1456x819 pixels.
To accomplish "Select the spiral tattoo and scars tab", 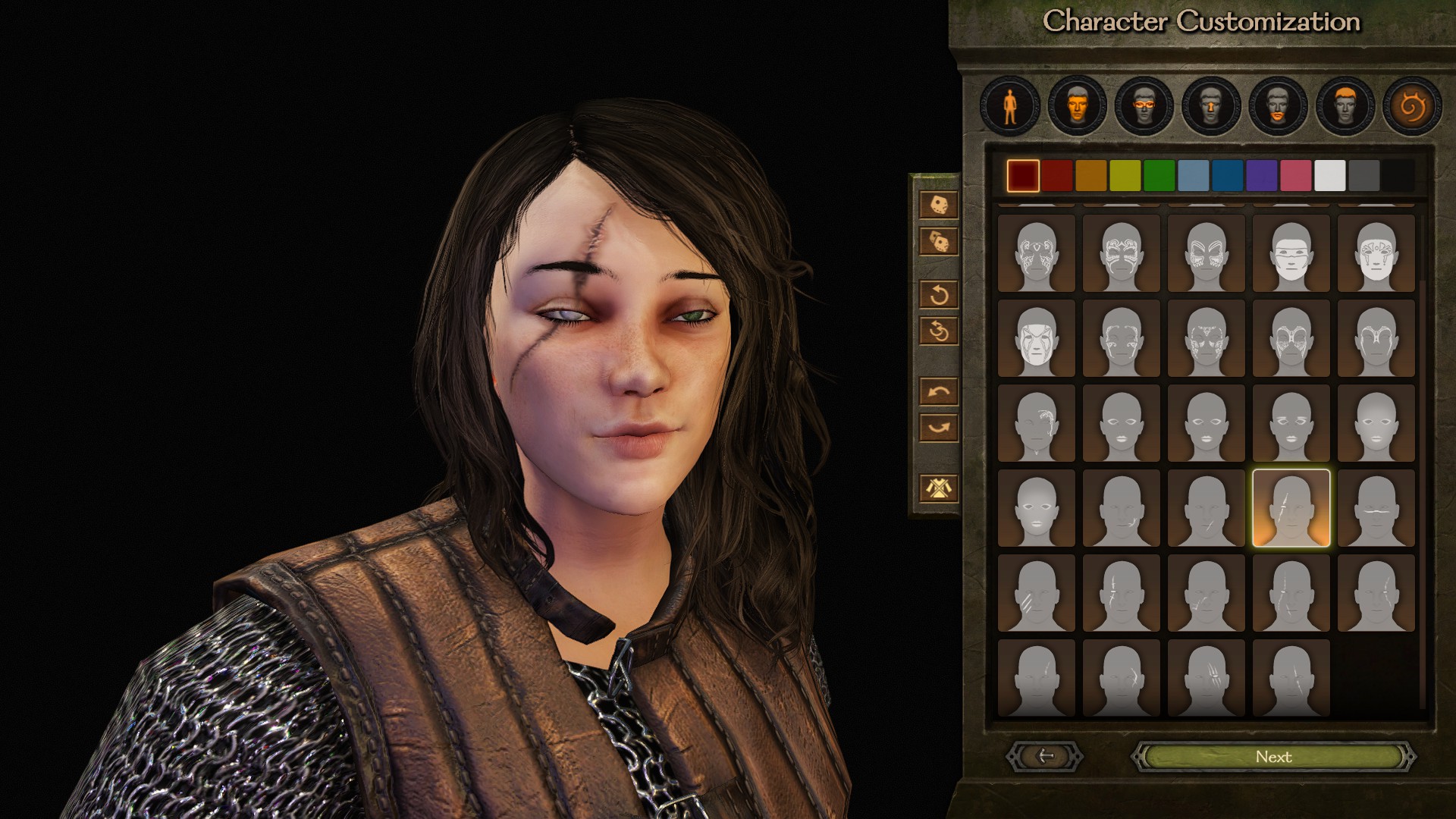I will pos(1411,106).
